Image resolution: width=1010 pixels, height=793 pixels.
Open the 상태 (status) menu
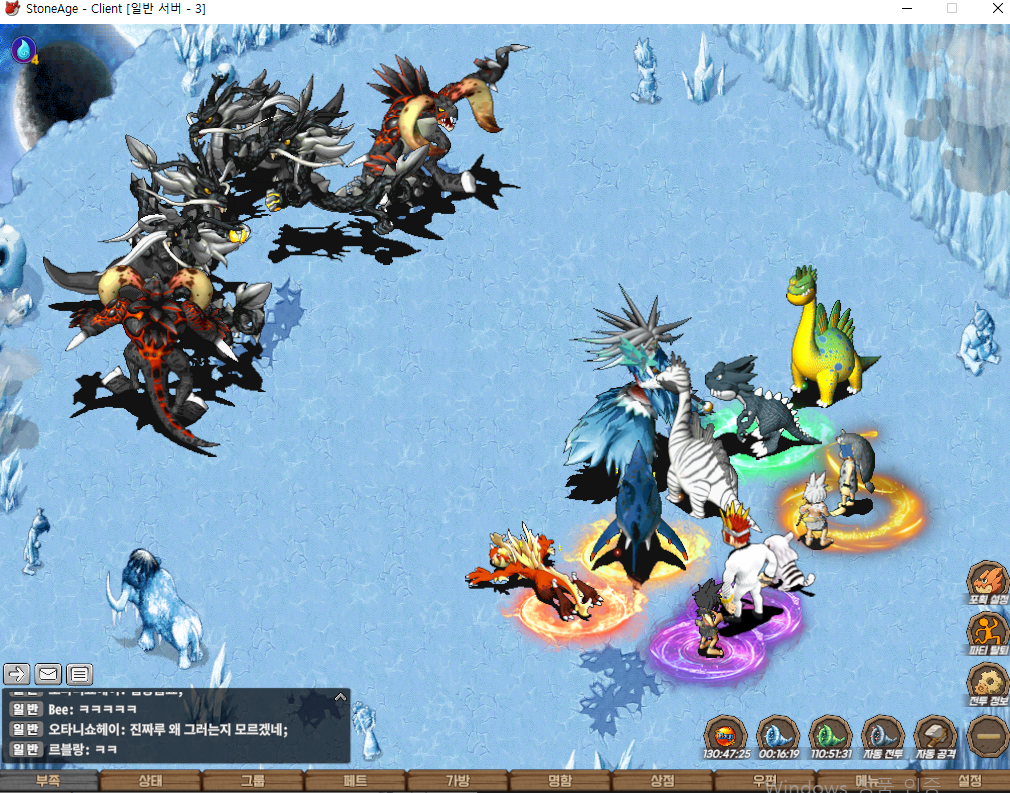(150, 781)
